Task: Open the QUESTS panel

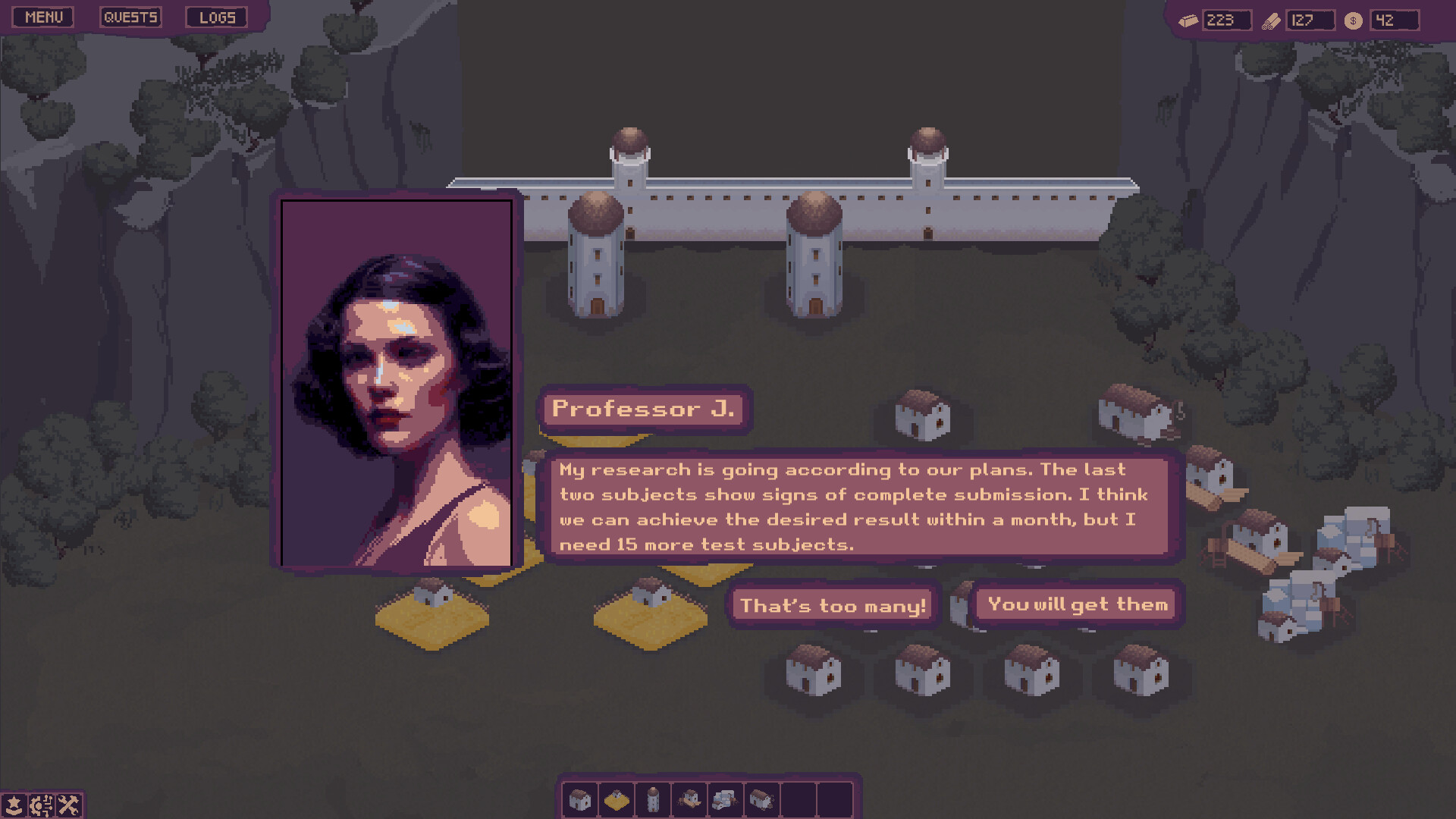Action: click(x=130, y=16)
